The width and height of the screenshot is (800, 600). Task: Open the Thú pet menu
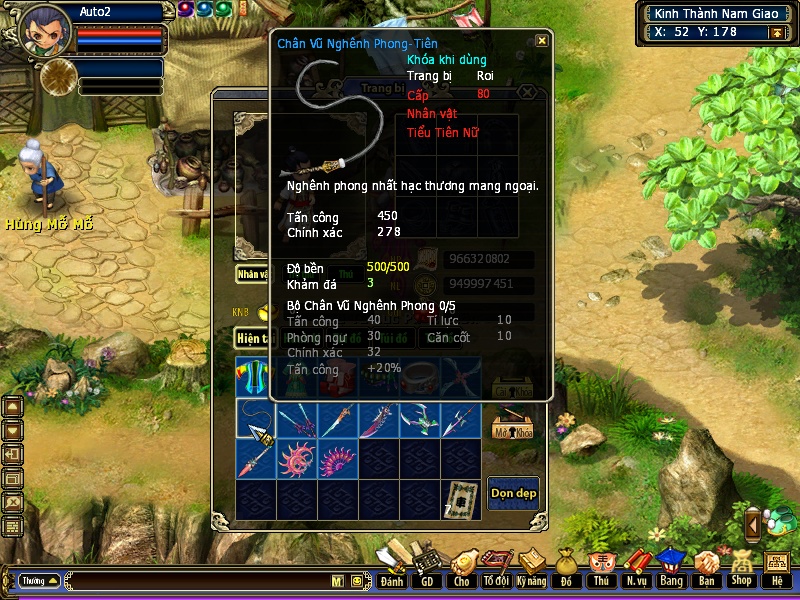pos(601,570)
